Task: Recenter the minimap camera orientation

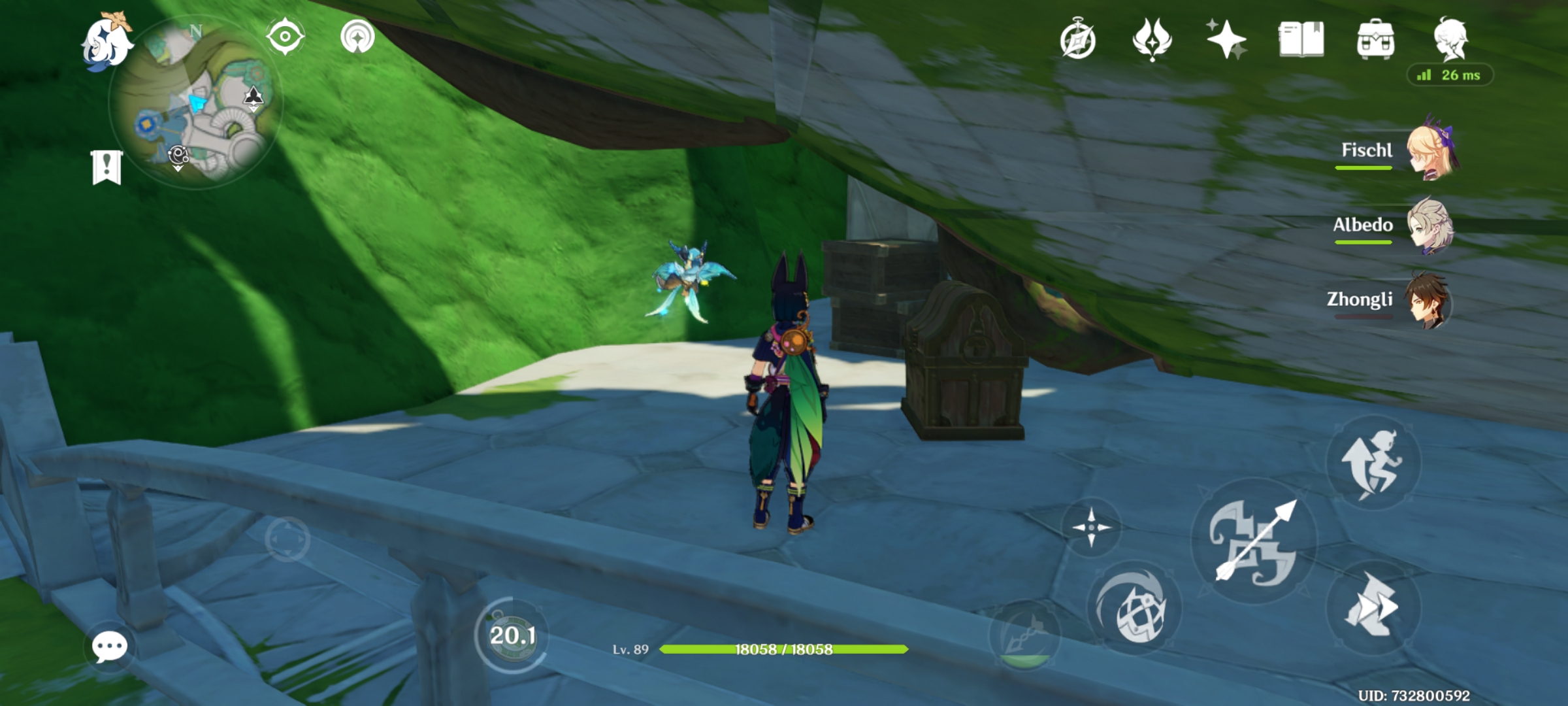Action: point(284,36)
